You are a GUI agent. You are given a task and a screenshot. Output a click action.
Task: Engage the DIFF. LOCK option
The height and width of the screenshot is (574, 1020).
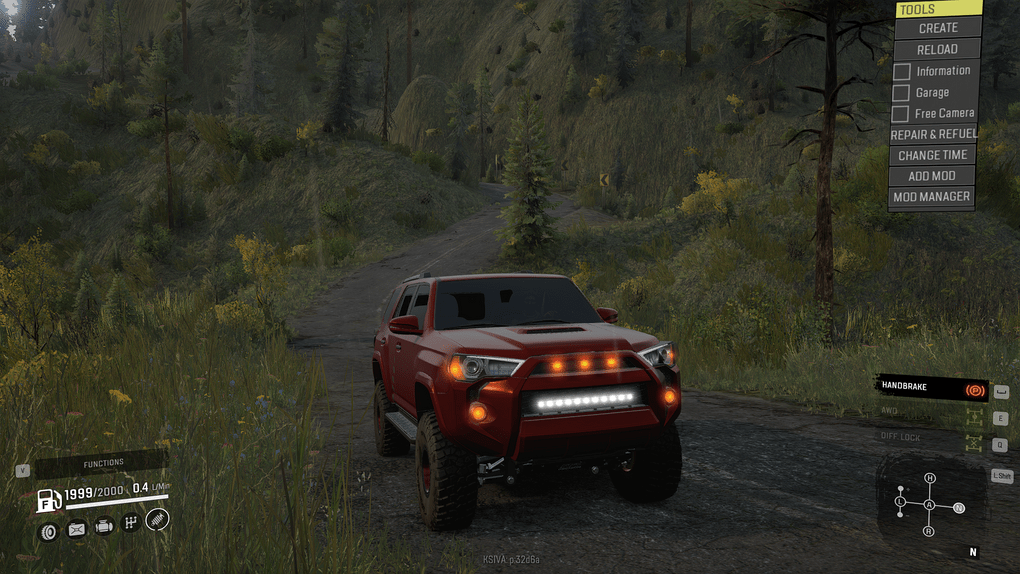click(931, 438)
